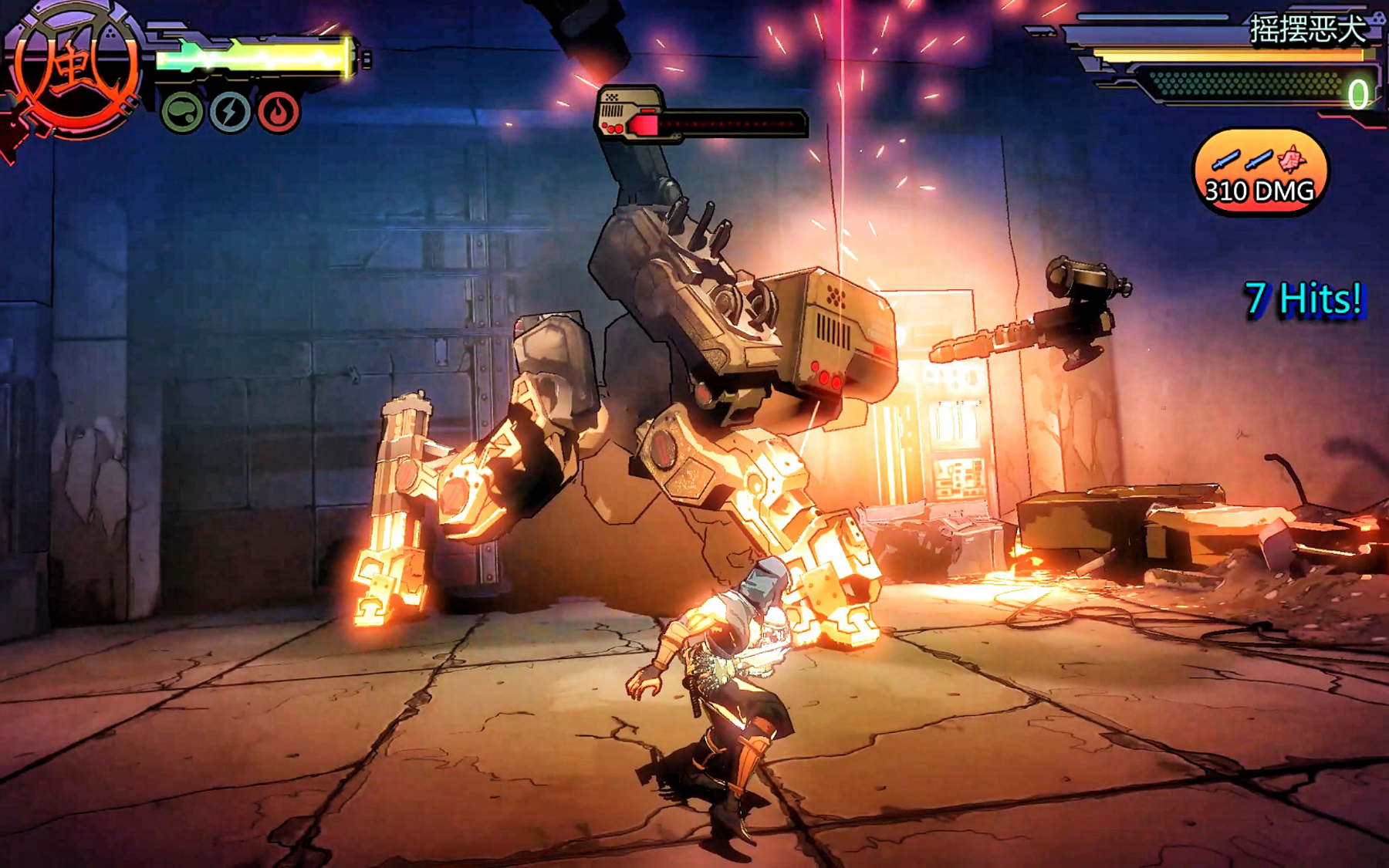Click the red circular character emblem

75,69
